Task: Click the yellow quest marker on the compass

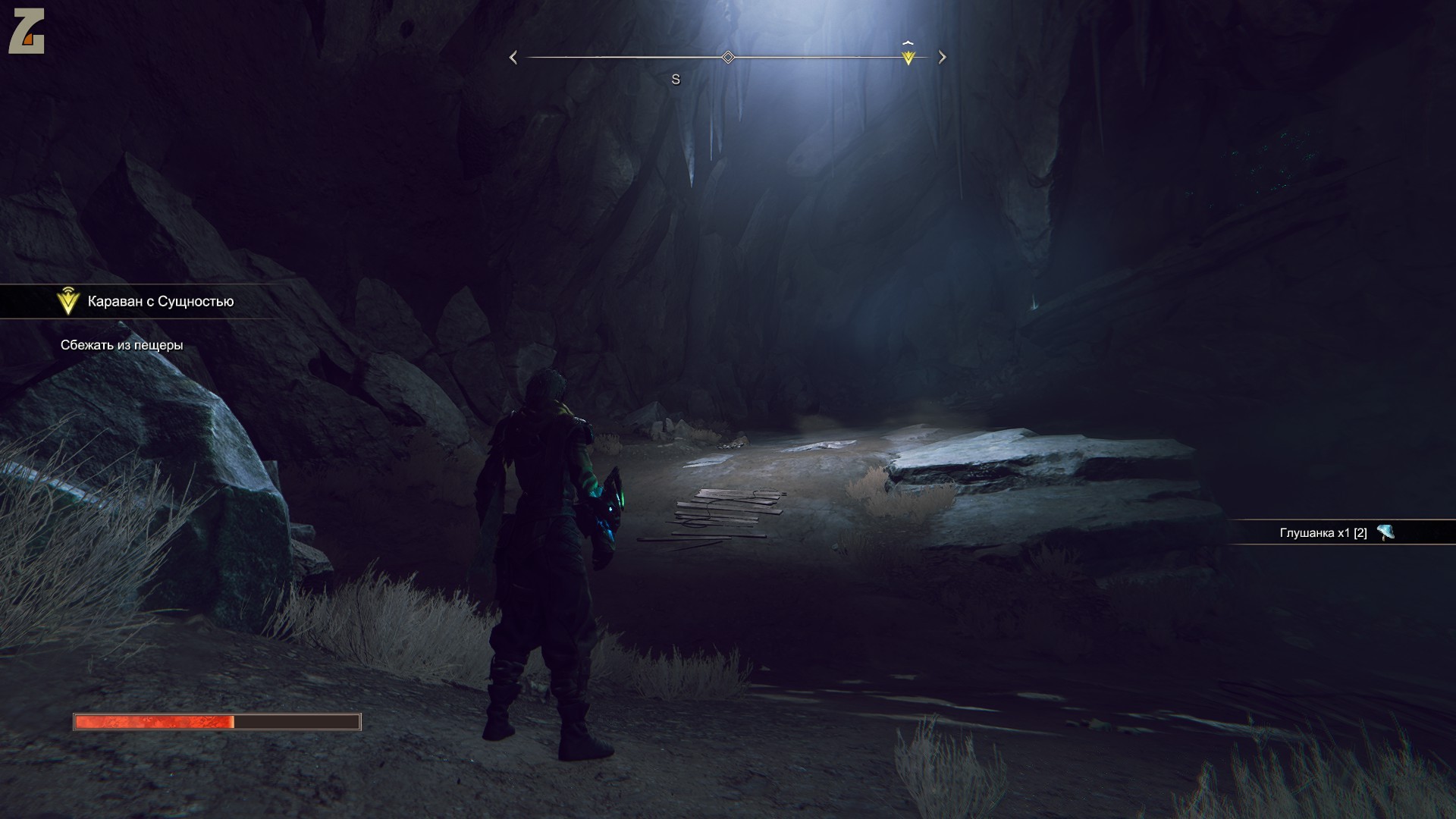Action: pyautogui.click(x=908, y=57)
